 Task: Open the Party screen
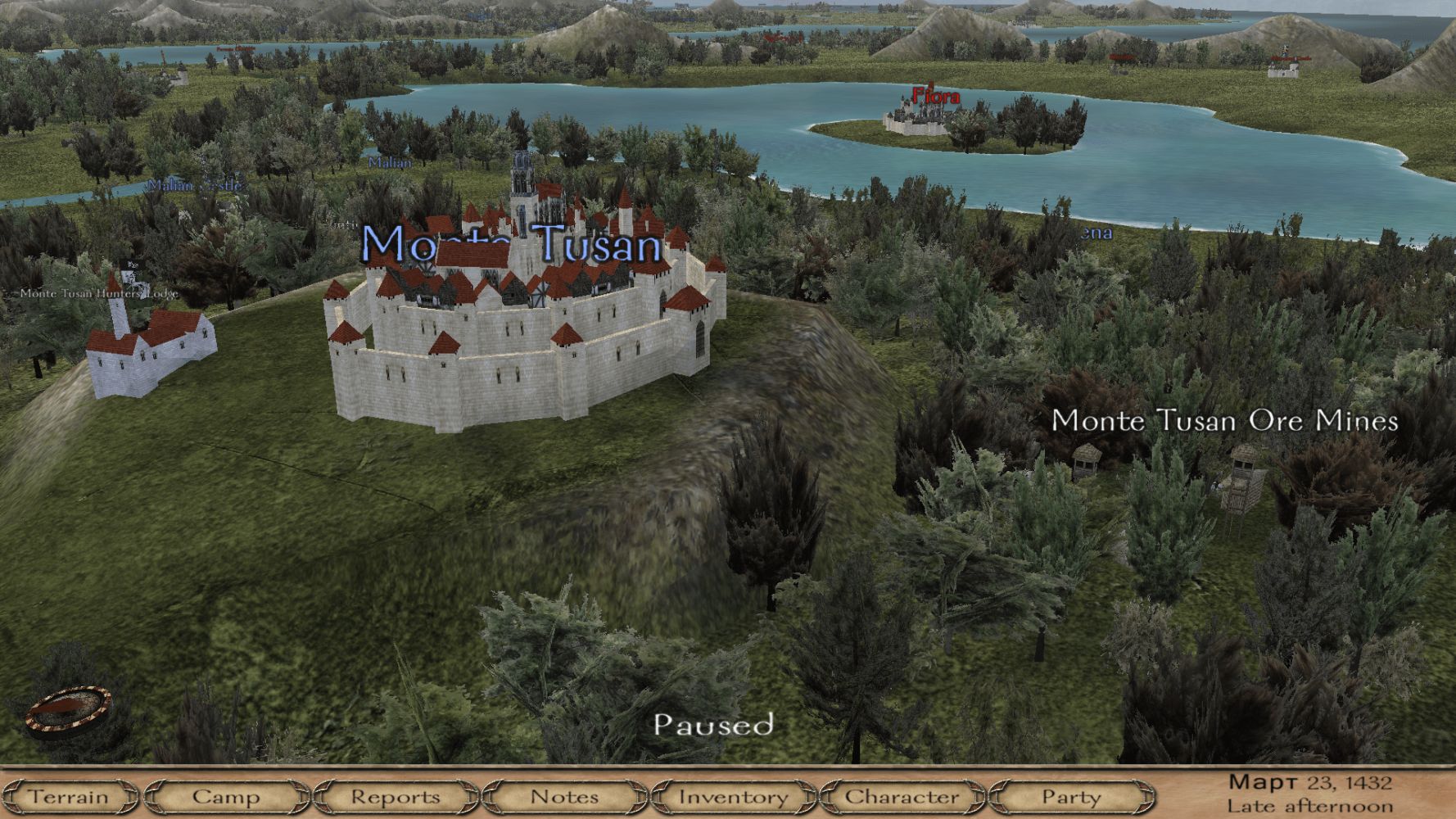[1070, 796]
